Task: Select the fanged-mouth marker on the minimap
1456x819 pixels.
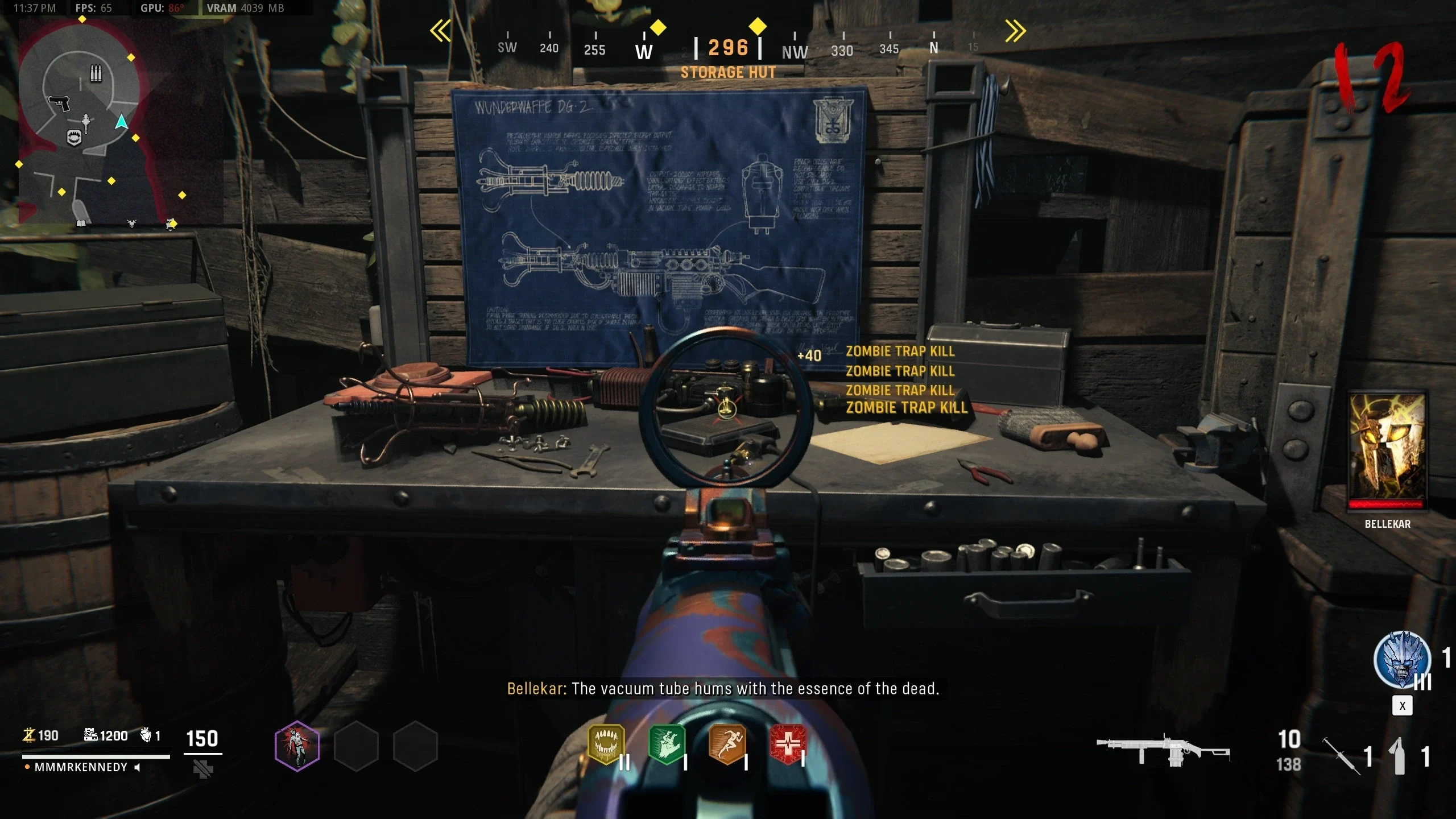Action: [x=74, y=138]
